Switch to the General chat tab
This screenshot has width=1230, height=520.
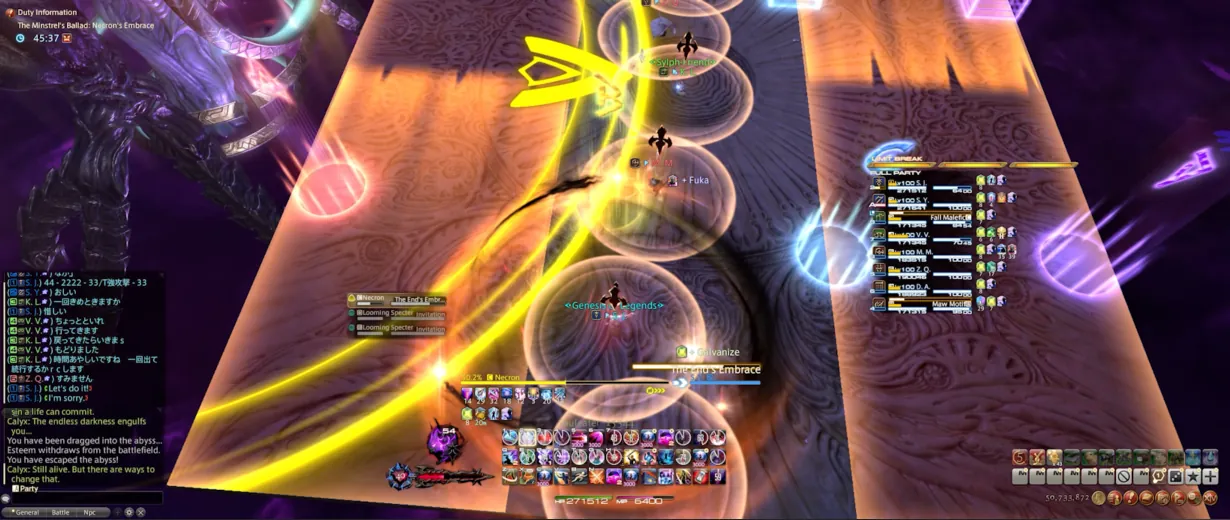tap(26, 512)
